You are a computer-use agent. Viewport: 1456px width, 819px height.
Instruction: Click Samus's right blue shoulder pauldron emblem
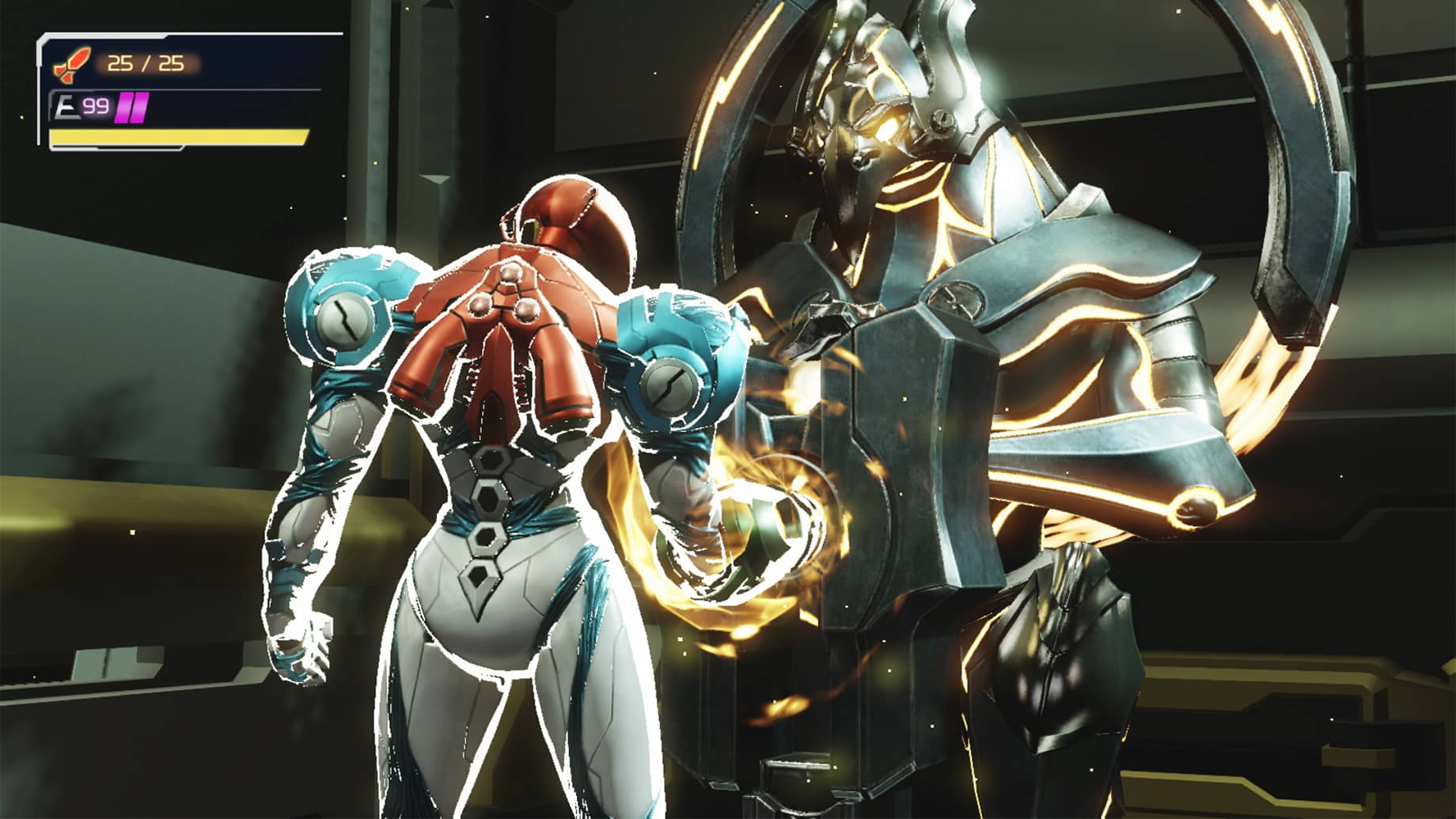coord(671,385)
